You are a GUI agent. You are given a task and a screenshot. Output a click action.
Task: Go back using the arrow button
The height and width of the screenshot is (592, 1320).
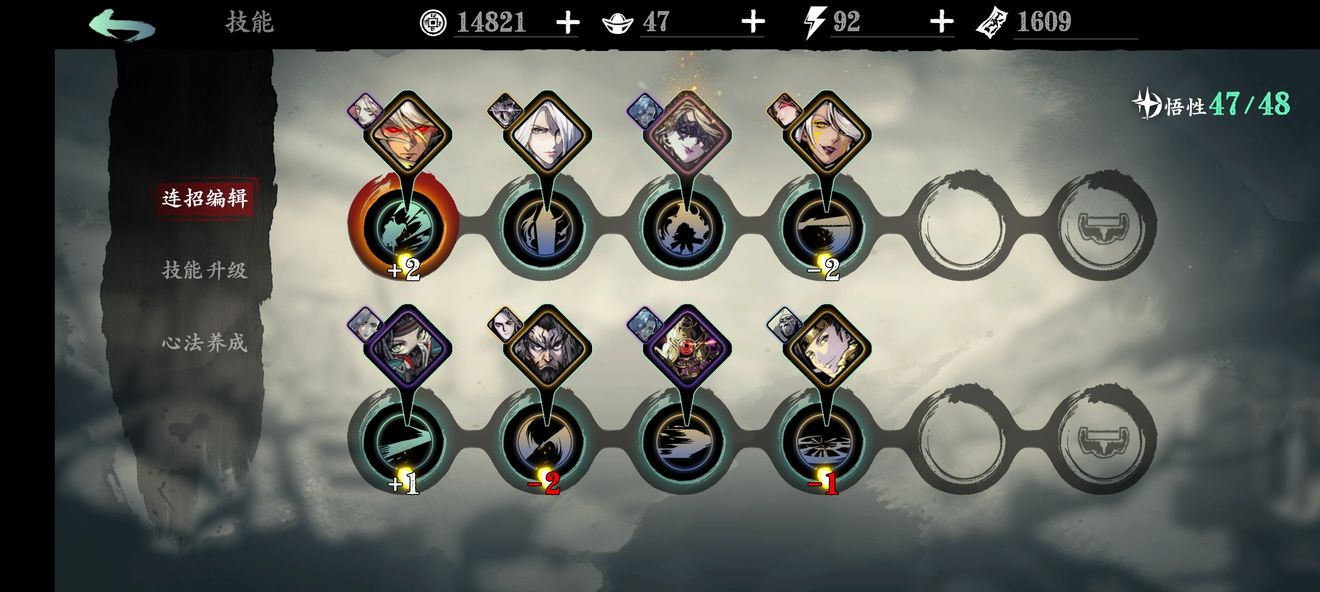coord(121,23)
